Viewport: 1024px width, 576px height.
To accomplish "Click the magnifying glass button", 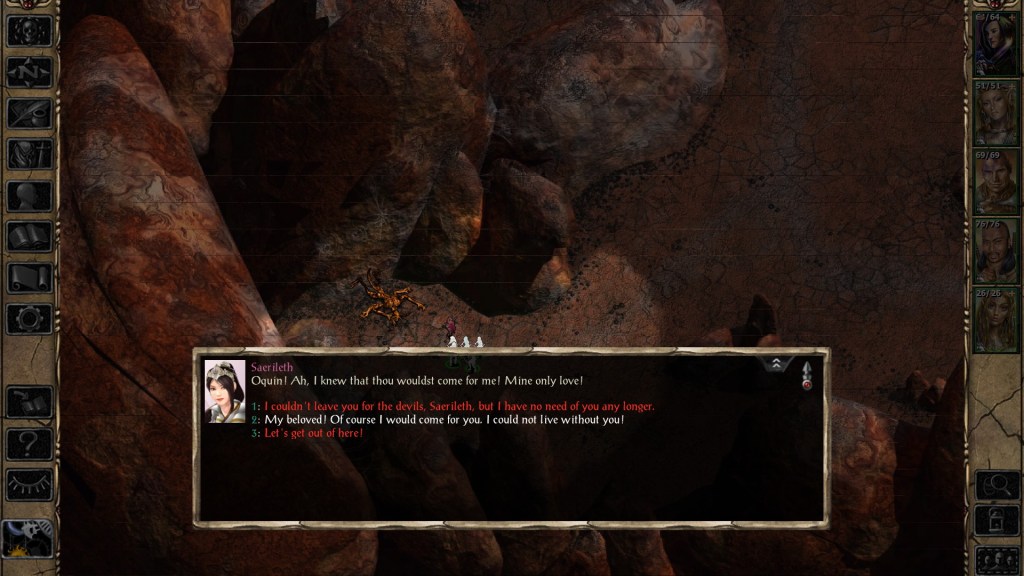I will click(x=995, y=485).
